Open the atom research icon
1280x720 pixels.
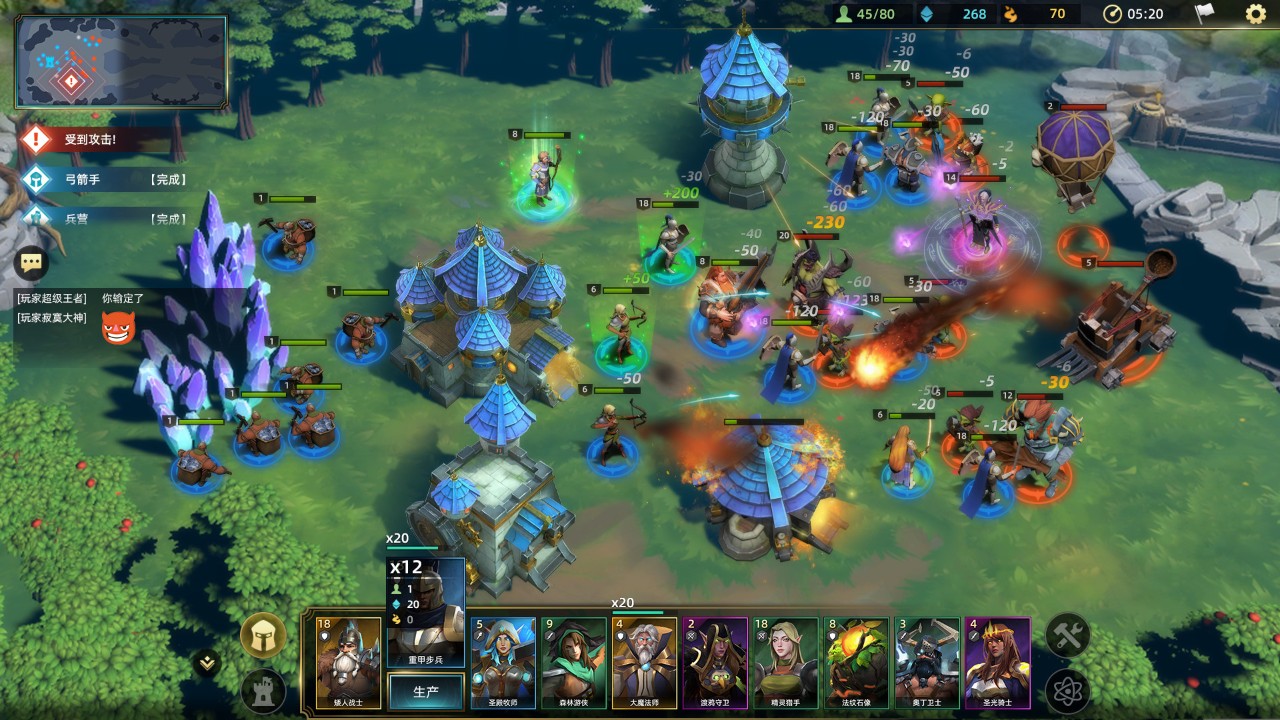[1067, 691]
